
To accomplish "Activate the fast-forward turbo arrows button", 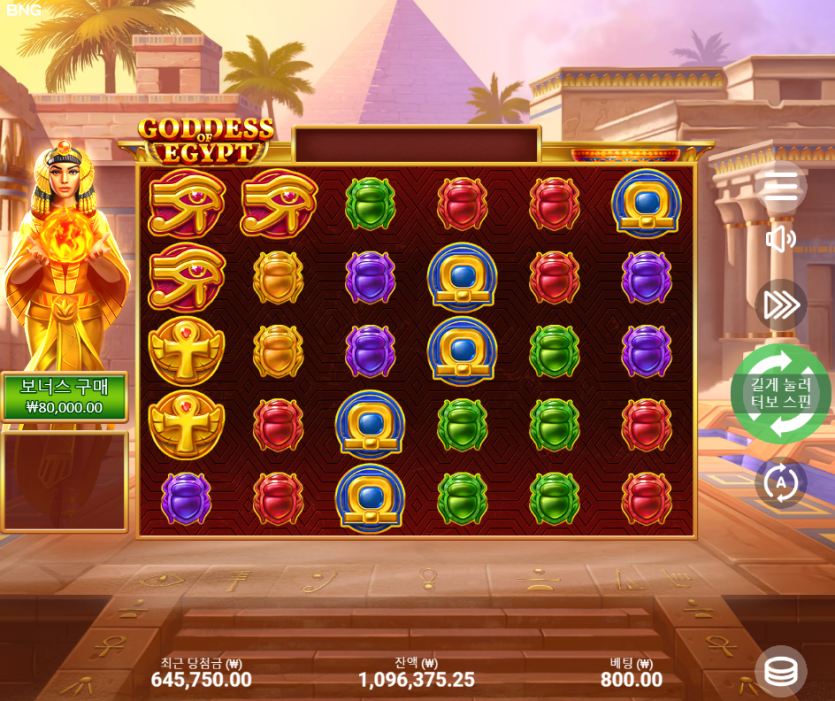I will click(780, 305).
